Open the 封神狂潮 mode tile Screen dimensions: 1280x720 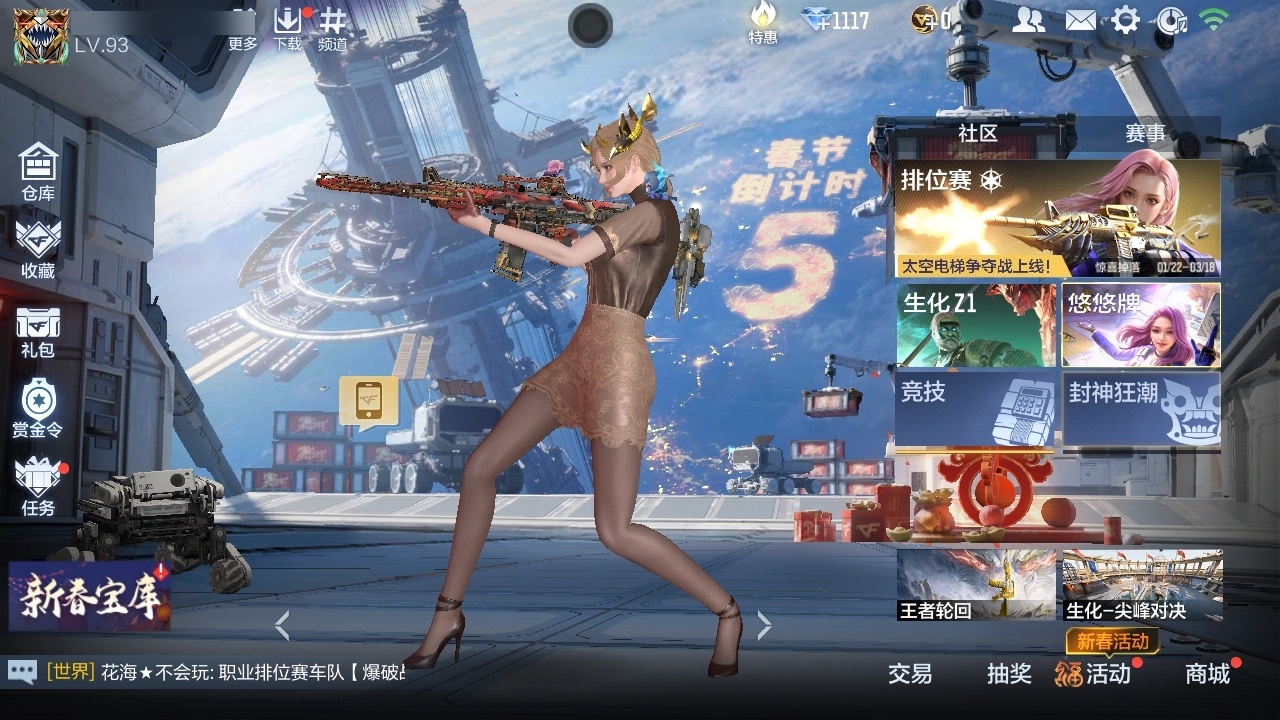click(x=1141, y=408)
